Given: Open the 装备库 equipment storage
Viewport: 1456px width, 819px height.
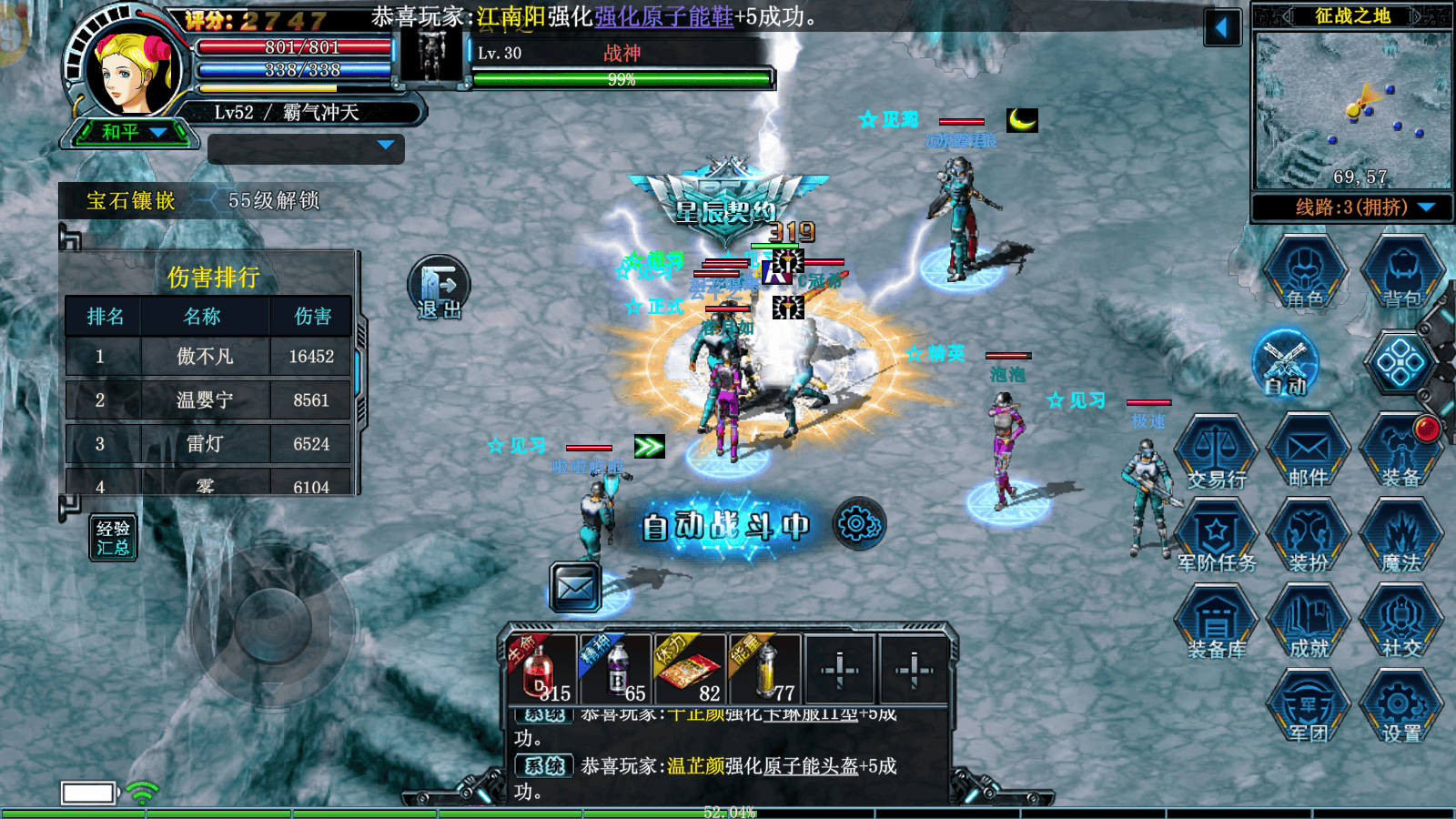Looking at the screenshot, I should click(1217, 623).
